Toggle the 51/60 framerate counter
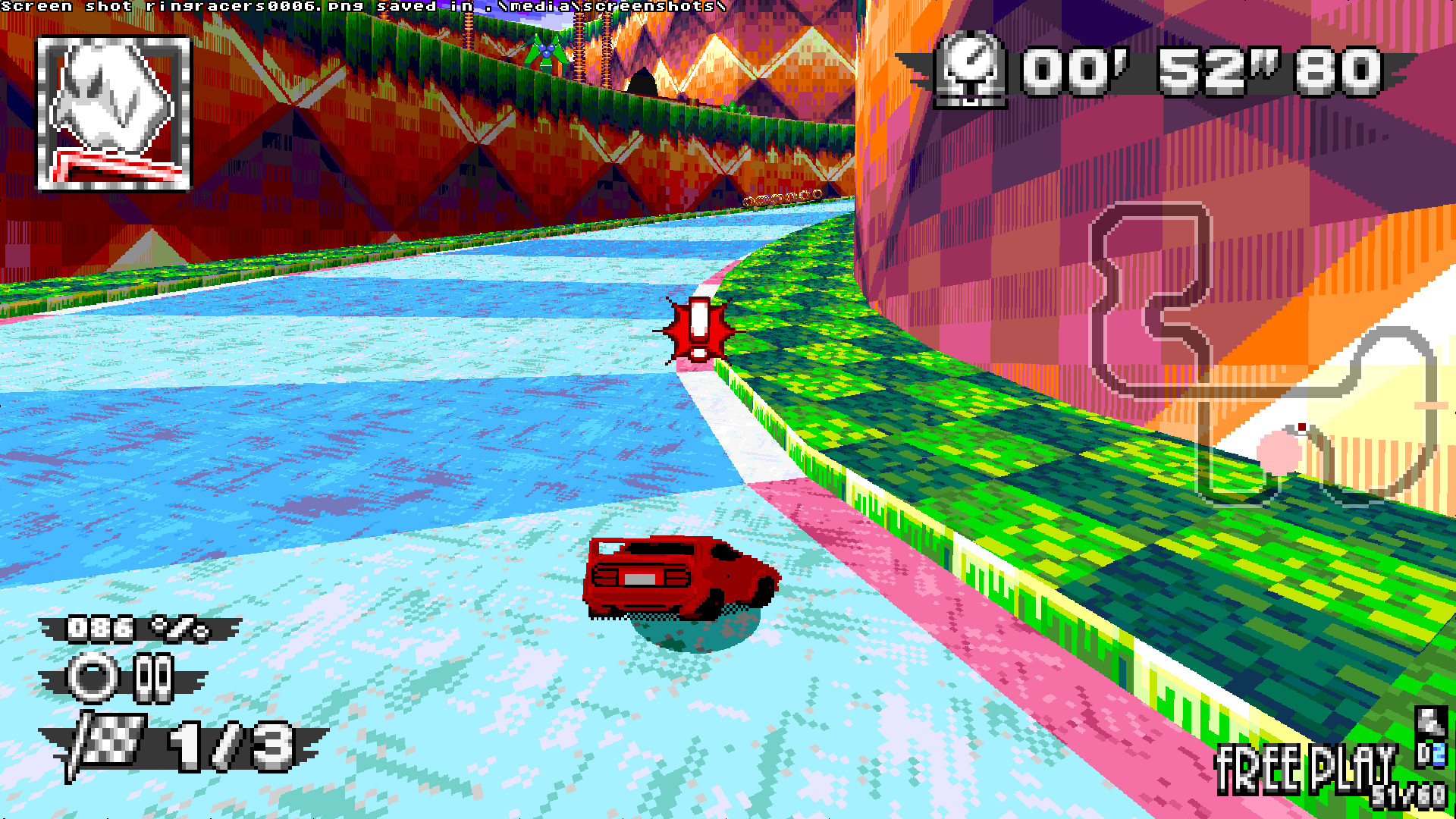Viewport: 1456px width, 819px height. pos(1409,798)
